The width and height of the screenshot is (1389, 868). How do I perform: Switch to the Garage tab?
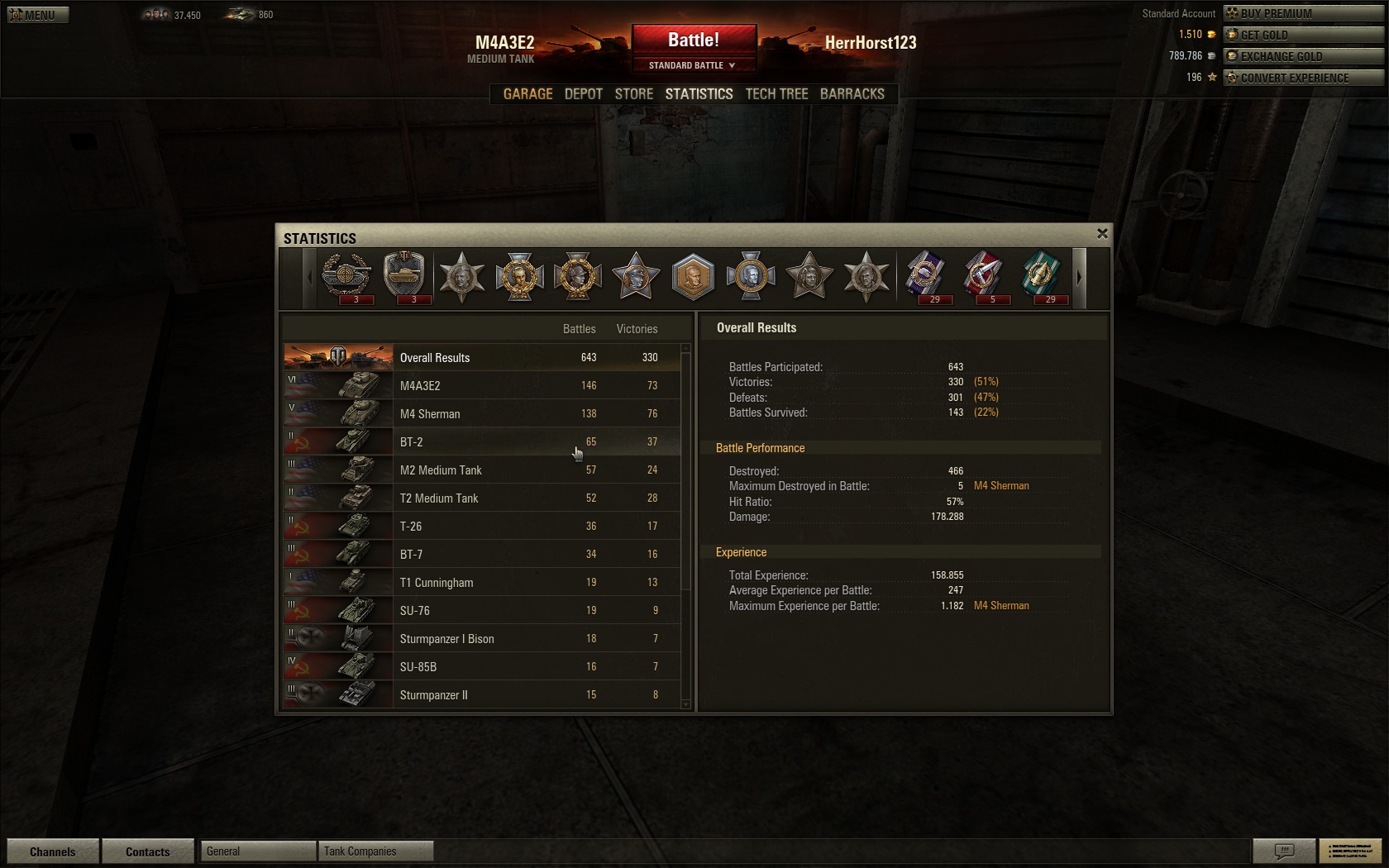coord(527,94)
